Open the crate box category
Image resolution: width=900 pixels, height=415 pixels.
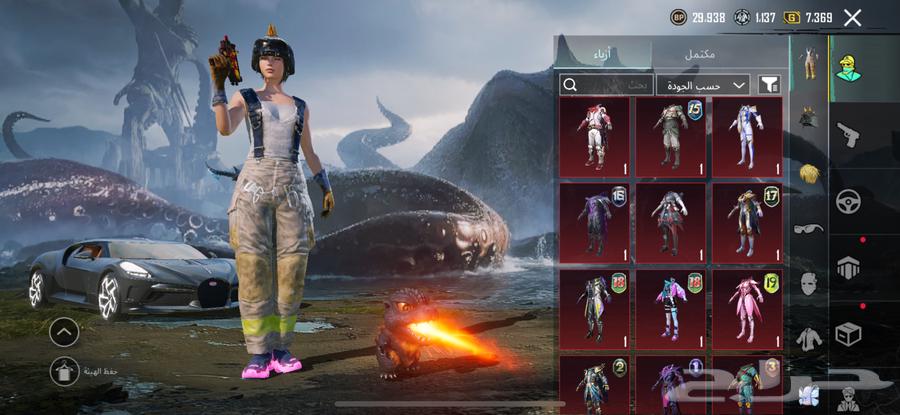tap(848, 333)
